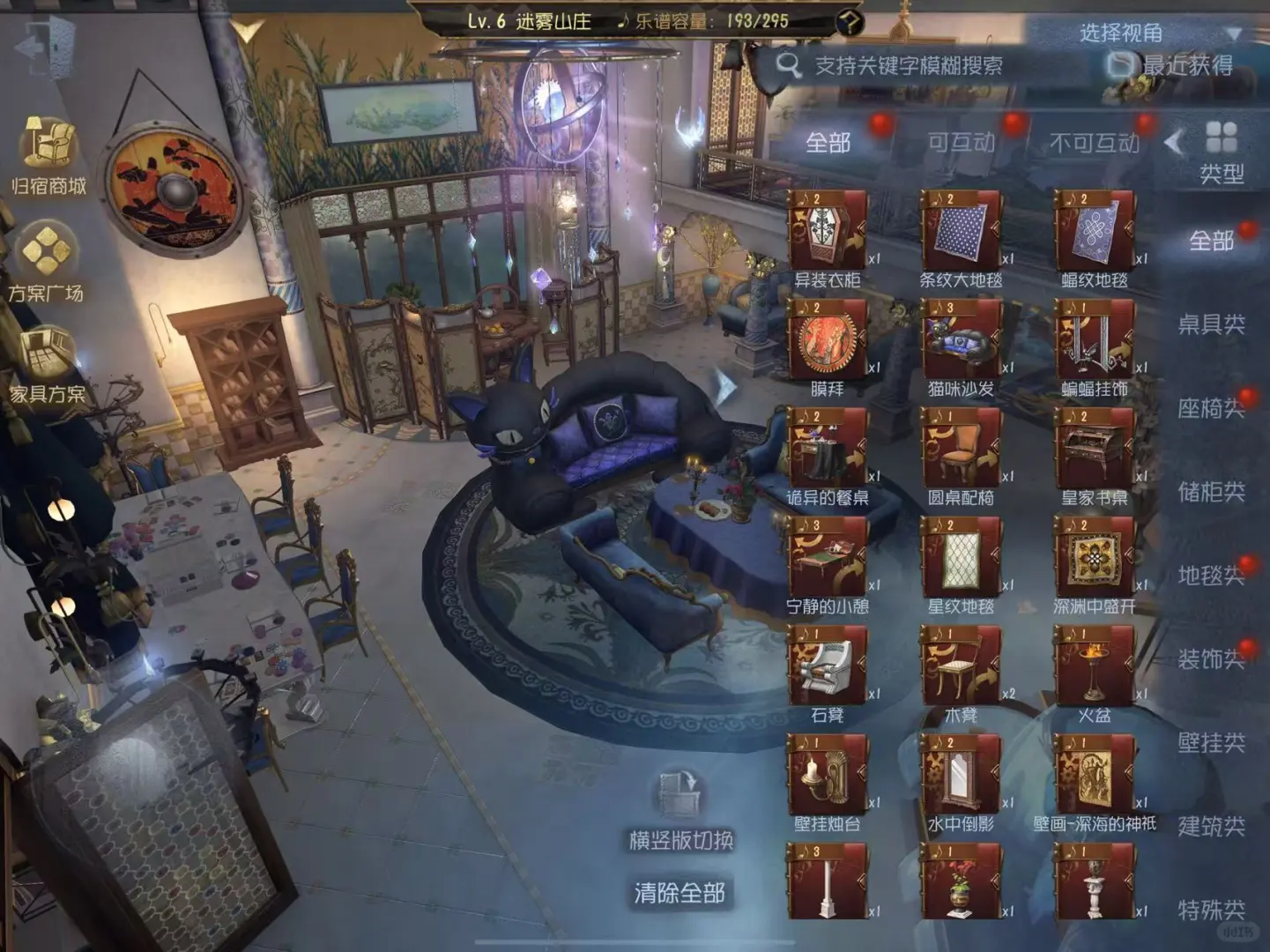The image size is (1270, 952).
Task: Open the 方案广场 plaza
Action: pyautogui.click(x=46, y=262)
